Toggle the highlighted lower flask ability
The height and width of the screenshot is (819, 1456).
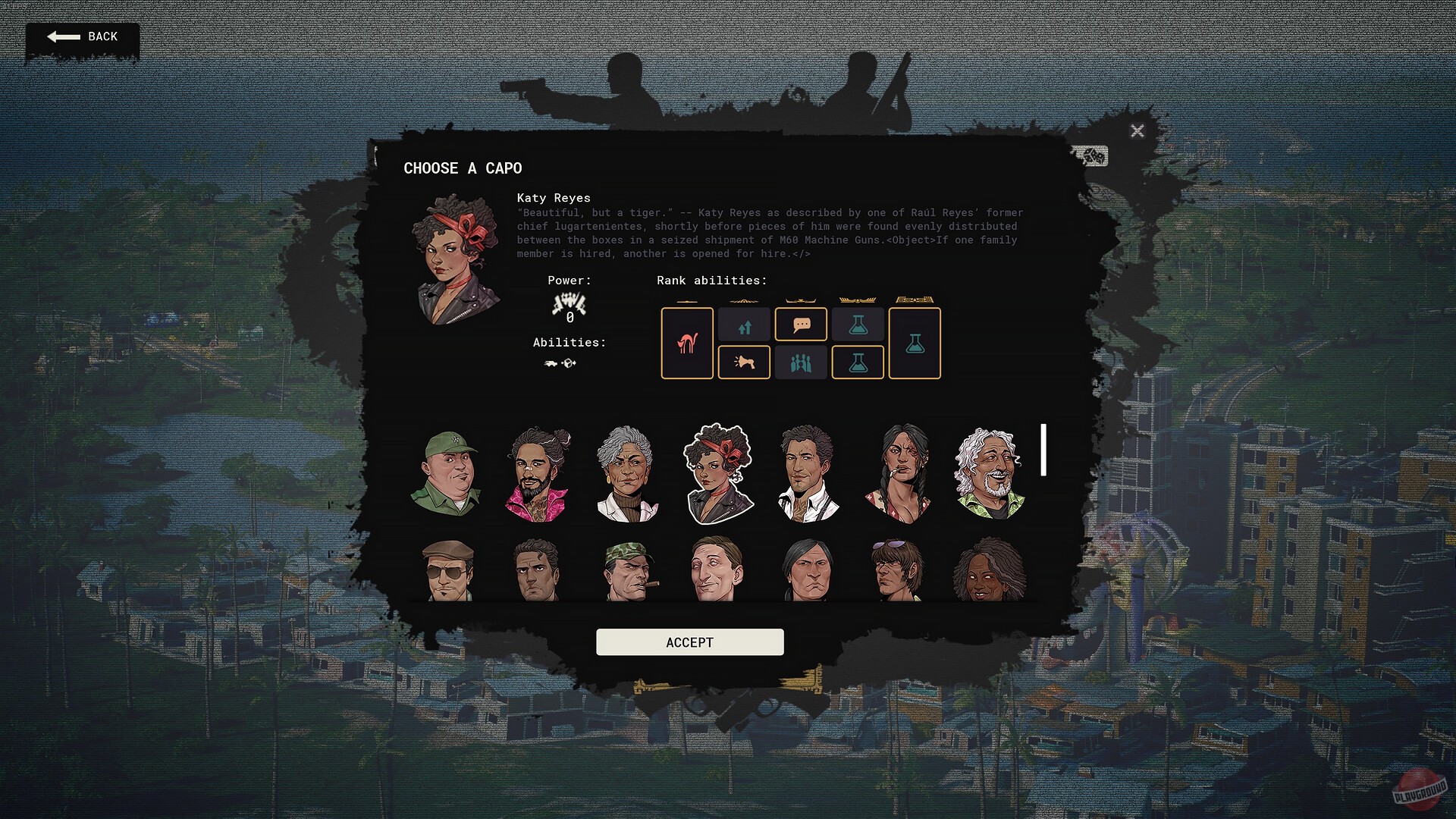click(x=858, y=362)
